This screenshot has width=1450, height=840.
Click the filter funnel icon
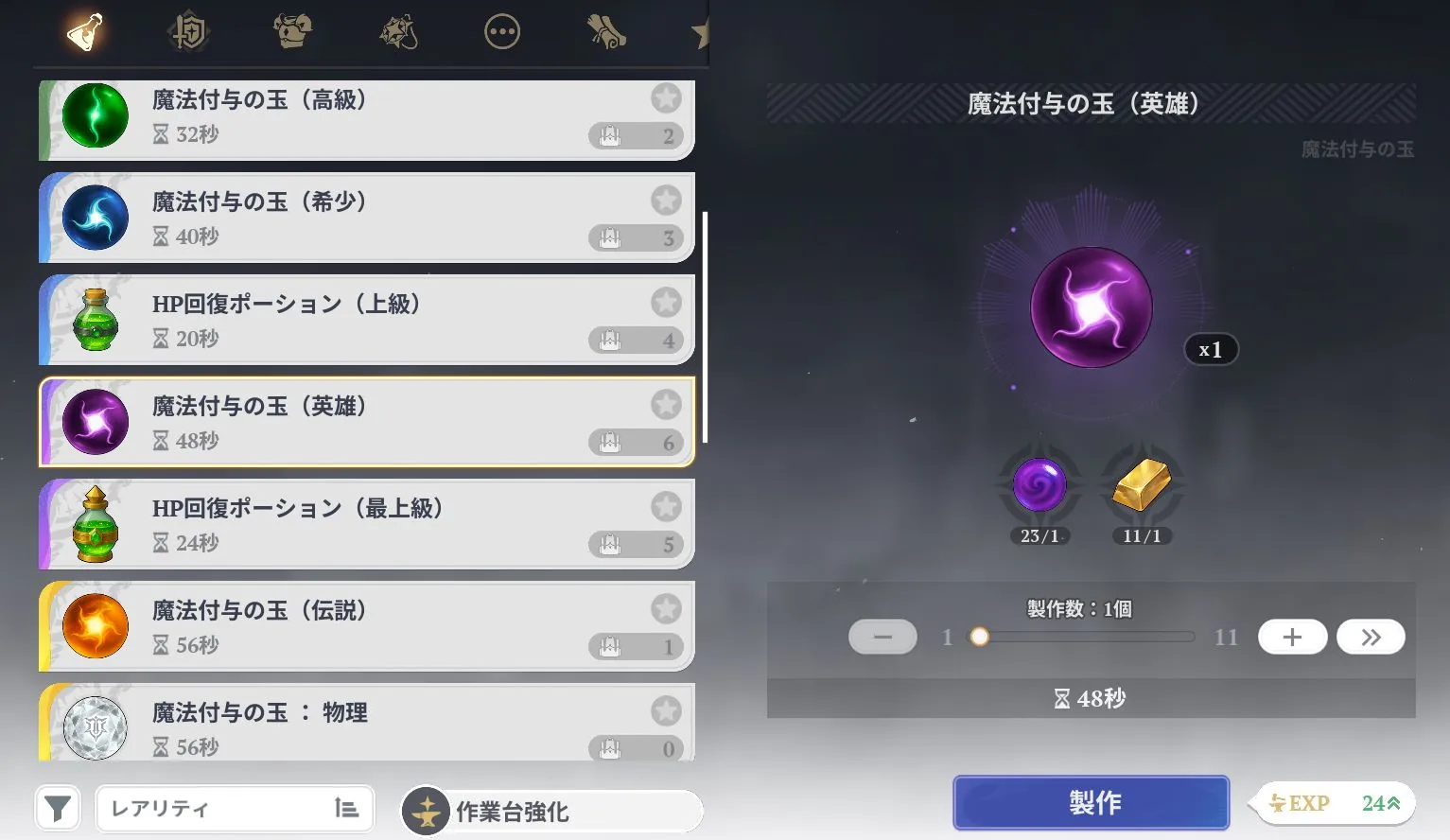[58, 808]
